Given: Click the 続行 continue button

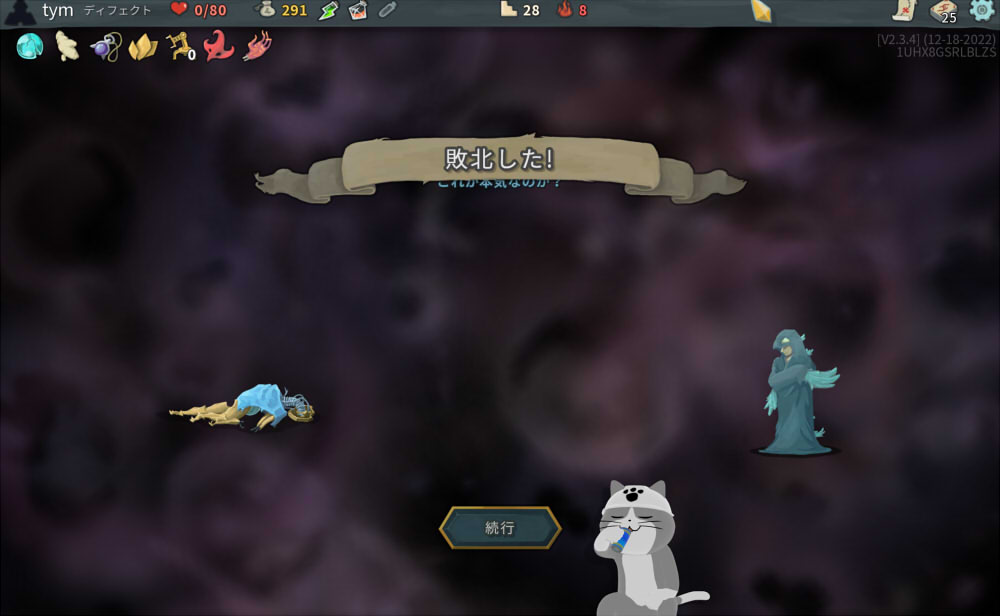Looking at the screenshot, I should tap(500, 528).
